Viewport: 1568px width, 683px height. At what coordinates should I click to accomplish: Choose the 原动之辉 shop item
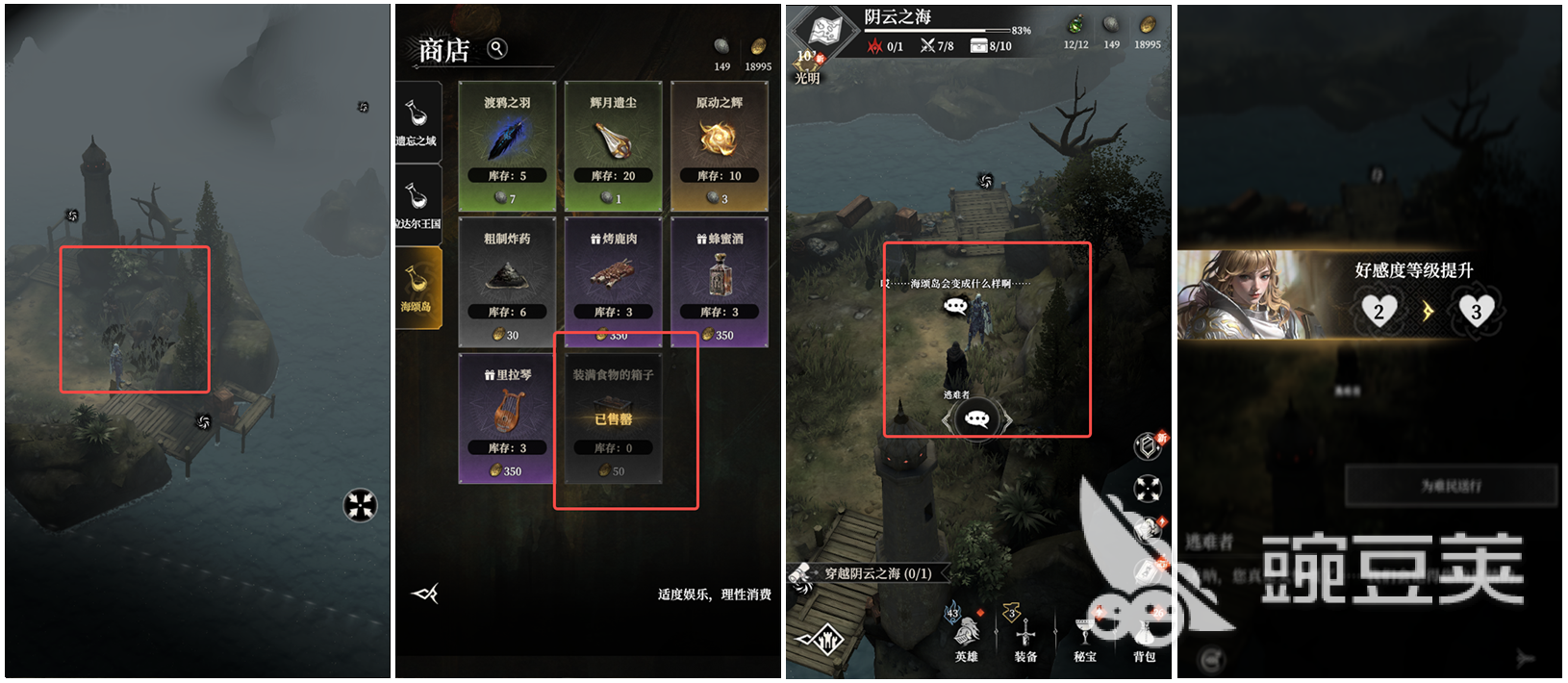point(719,145)
